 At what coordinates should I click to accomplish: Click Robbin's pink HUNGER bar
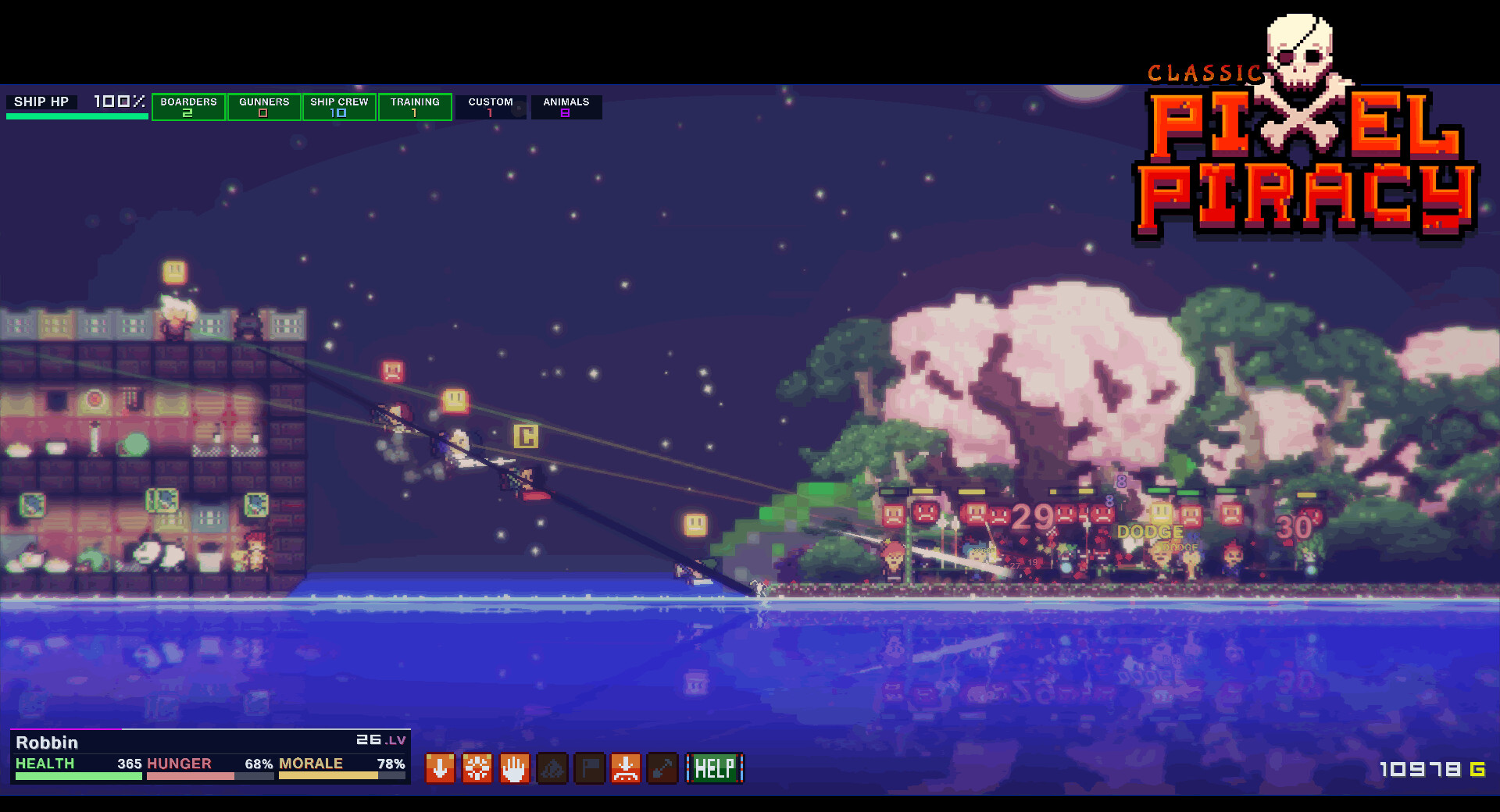(x=190, y=775)
